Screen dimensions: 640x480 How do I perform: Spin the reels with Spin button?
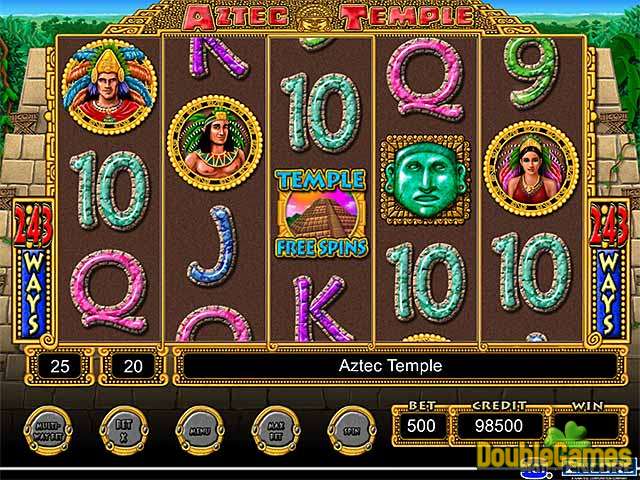[x=351, y=427]
